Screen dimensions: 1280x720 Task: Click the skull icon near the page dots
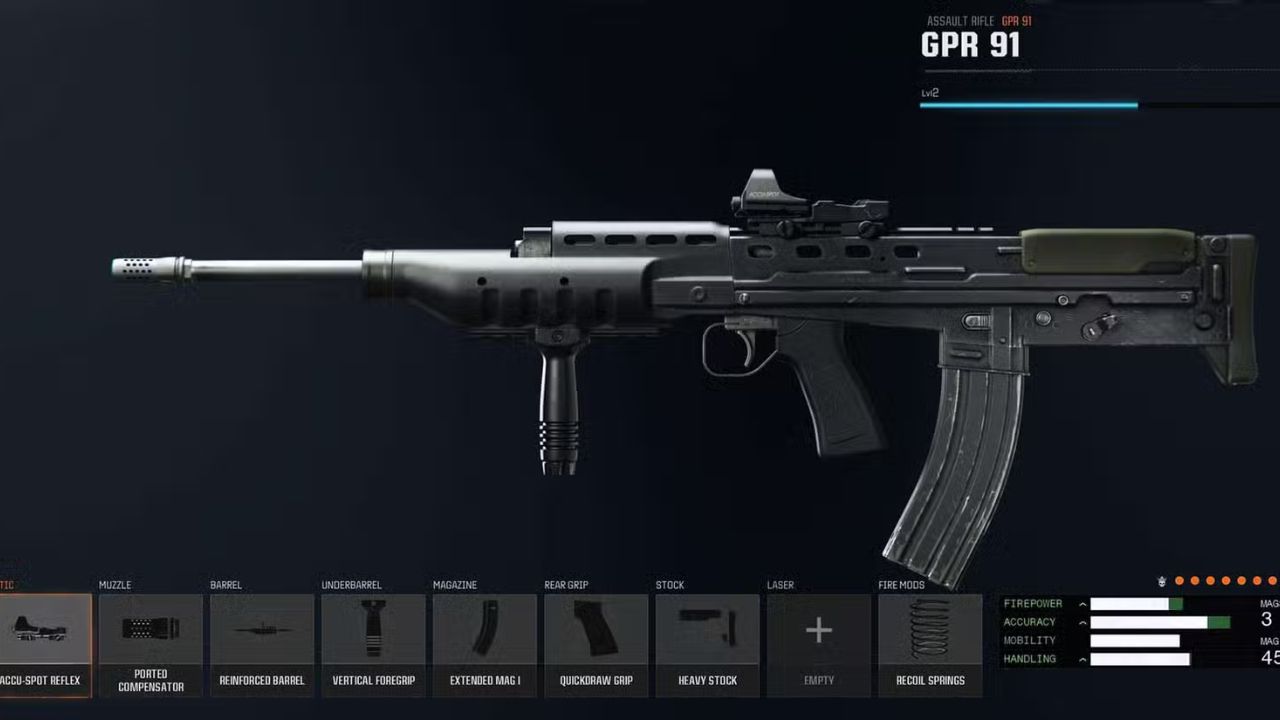click(1161, 580)
